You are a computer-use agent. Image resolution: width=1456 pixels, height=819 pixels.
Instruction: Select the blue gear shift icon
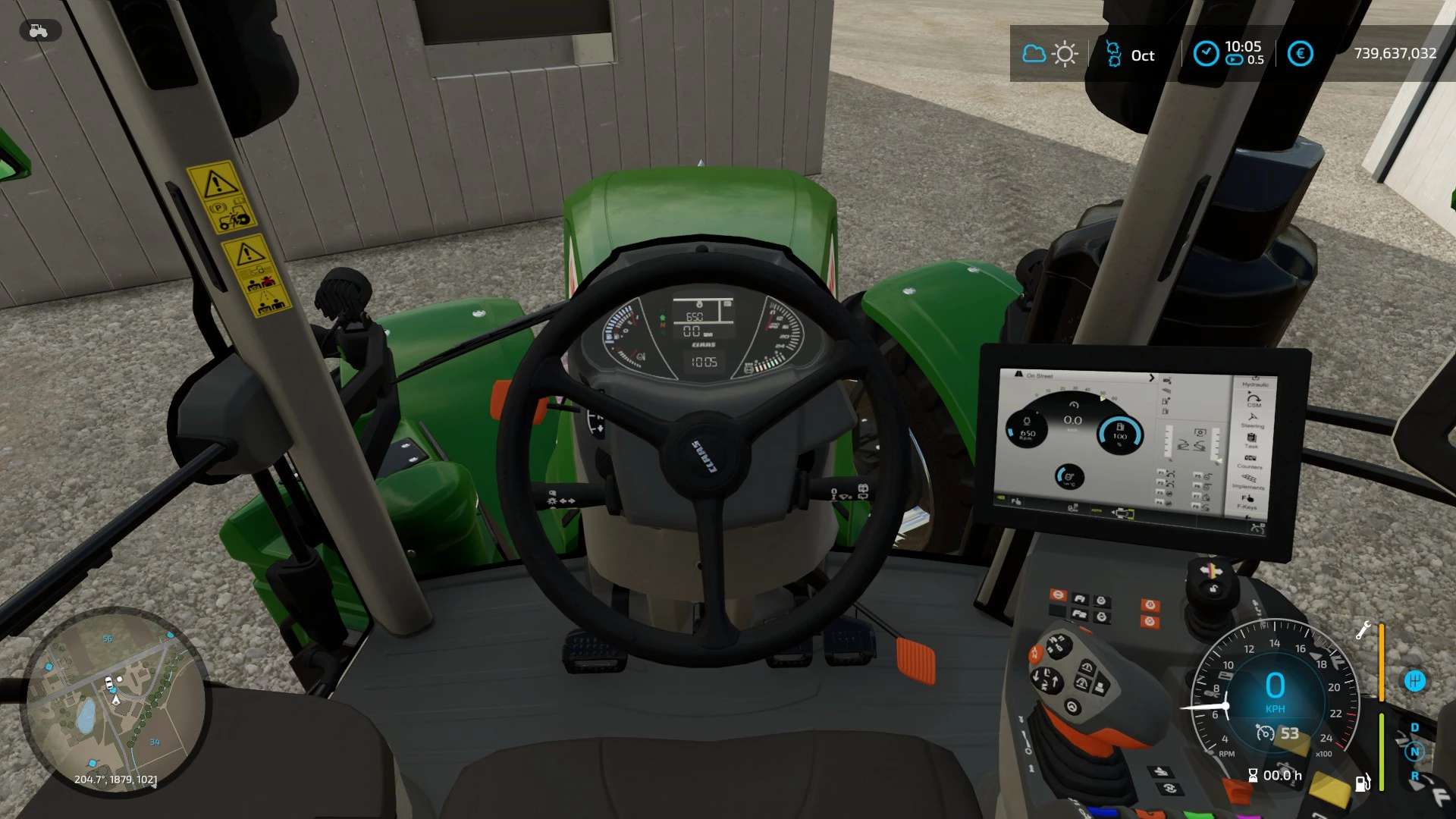1414,680
